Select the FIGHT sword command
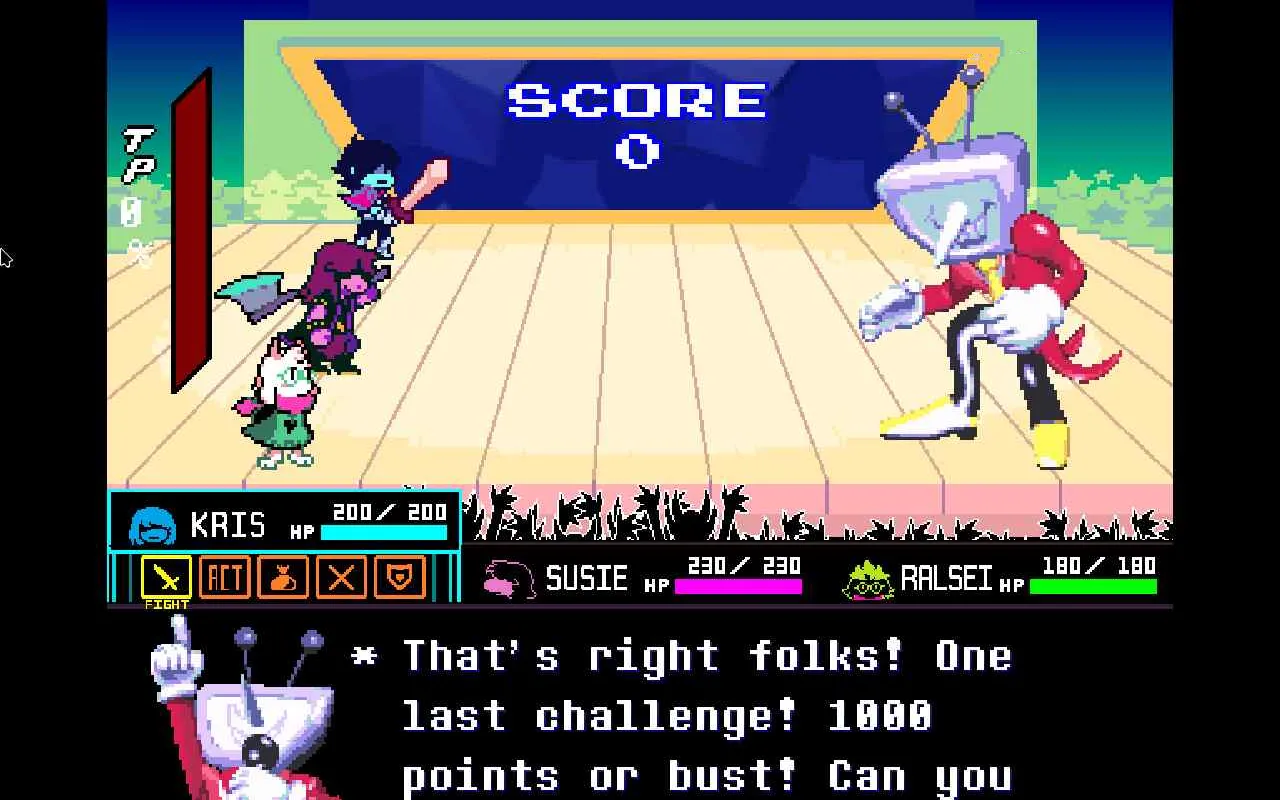Image resolution: width=1280 pixels, height=800 pixels. tap(166, 577)
